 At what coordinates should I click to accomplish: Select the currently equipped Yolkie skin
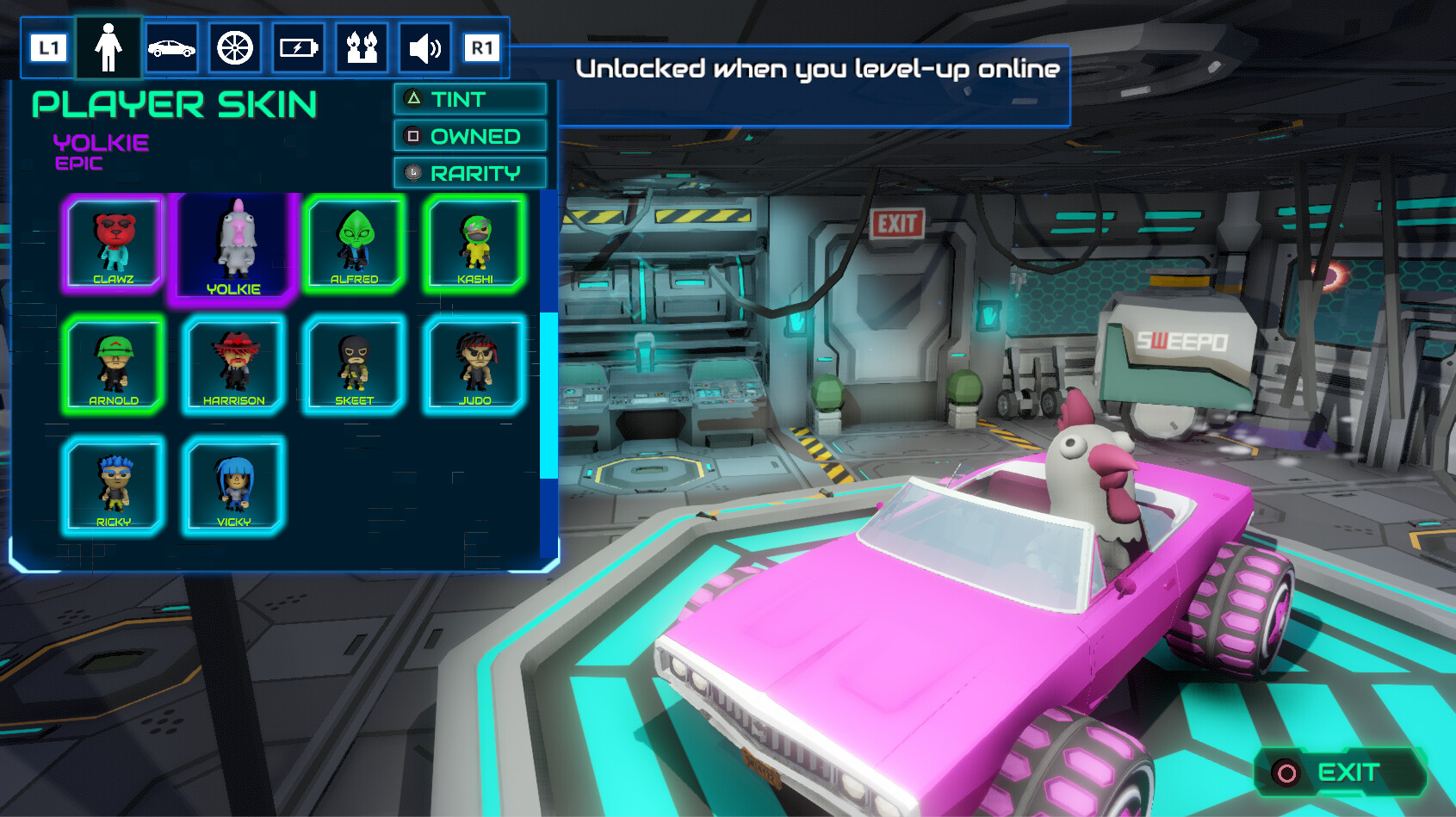(233, 245)
